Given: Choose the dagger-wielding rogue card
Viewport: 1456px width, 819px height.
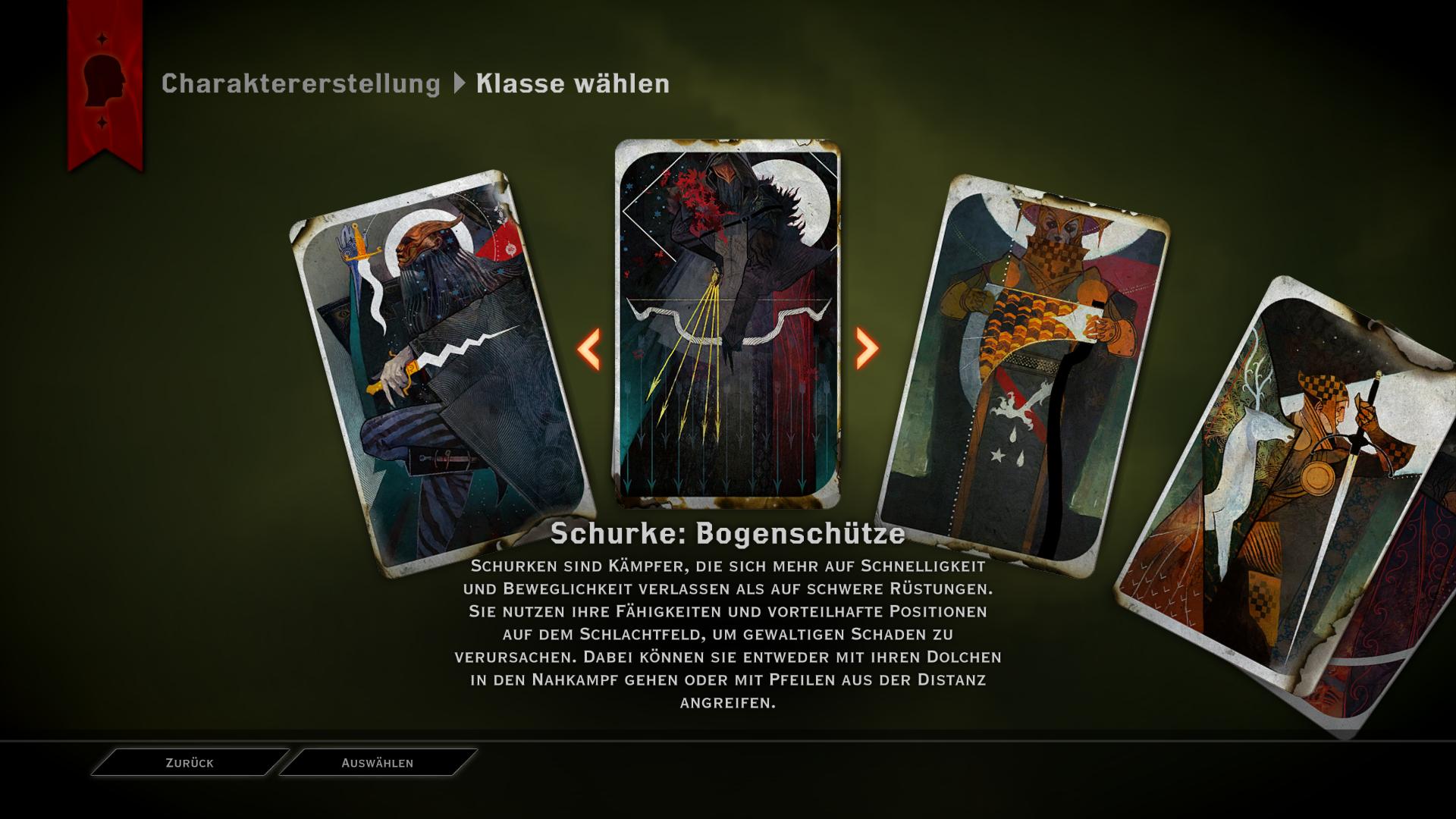Looking at the screenshot, I should (440, 372).
